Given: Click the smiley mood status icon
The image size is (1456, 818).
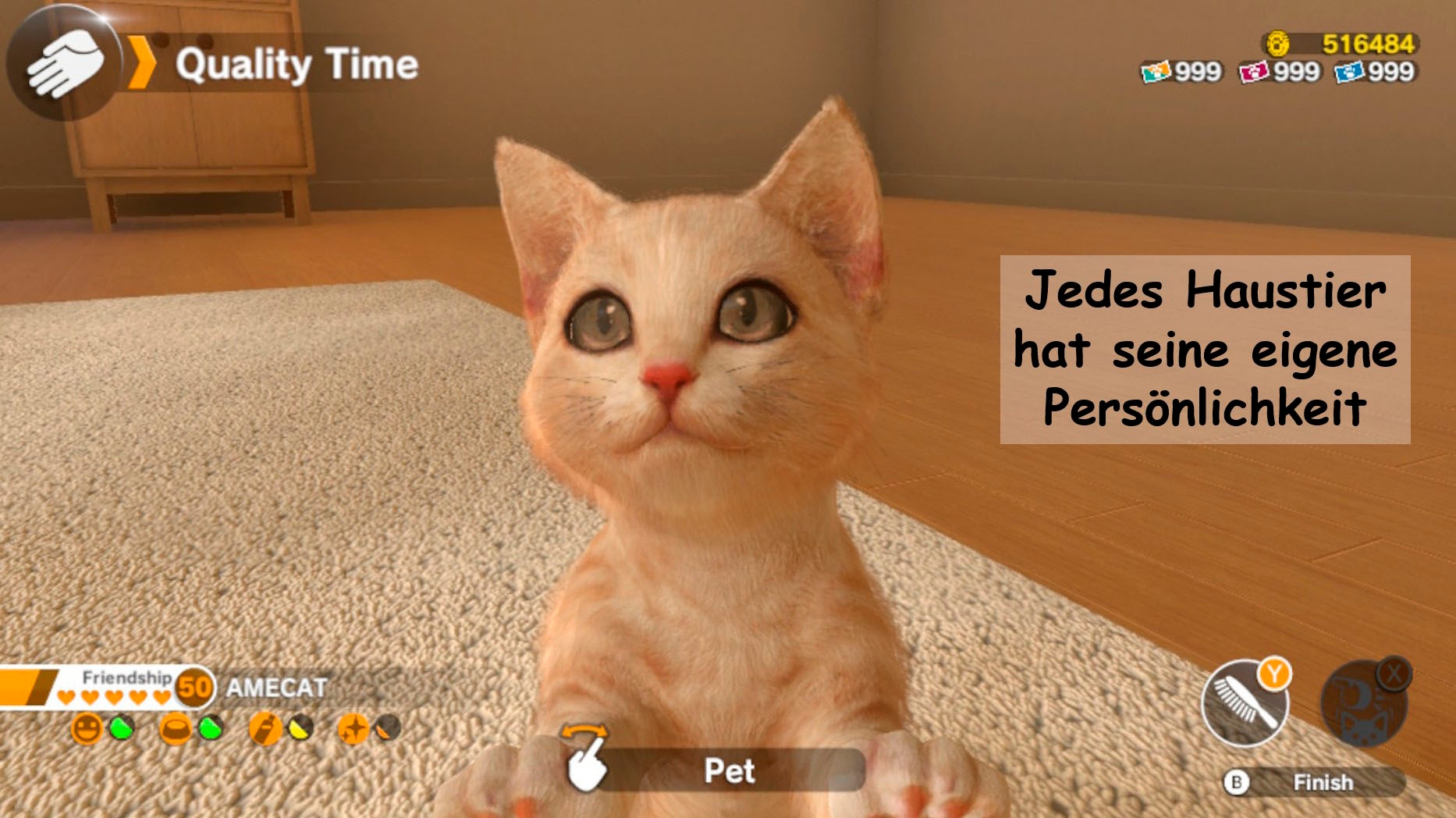Looking at the screenshot, I should click(87, 727).
